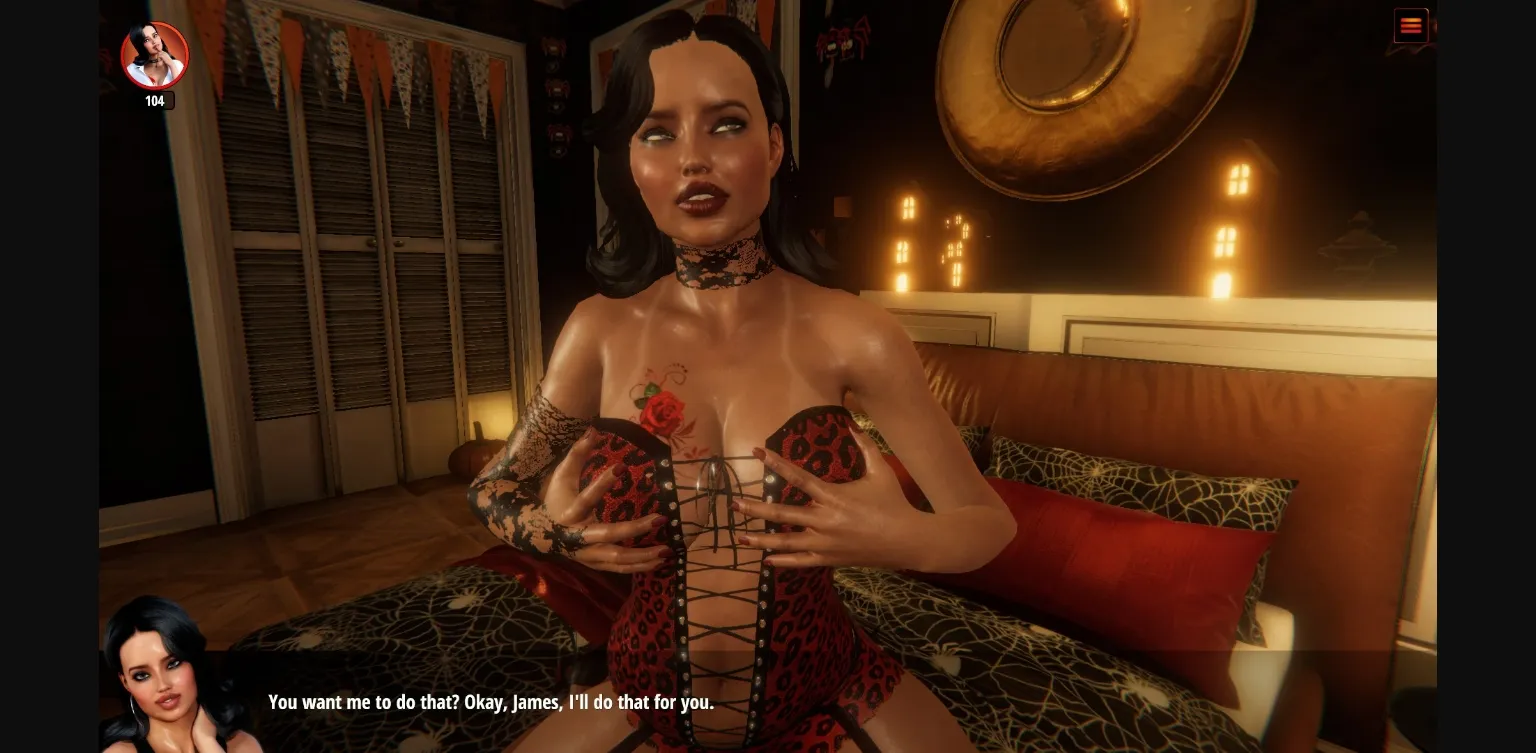
Task: Click the dialogue text to advance
Action: pos(490,702)
